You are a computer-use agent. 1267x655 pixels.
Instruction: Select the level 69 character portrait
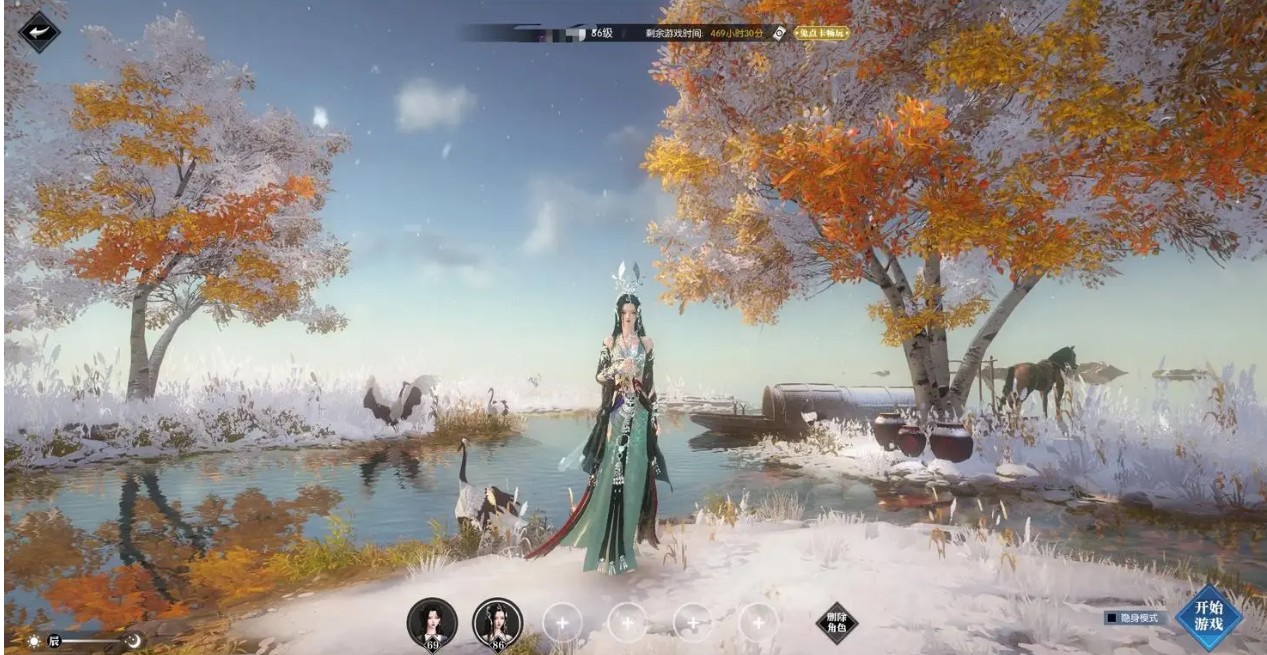(432, 623)
